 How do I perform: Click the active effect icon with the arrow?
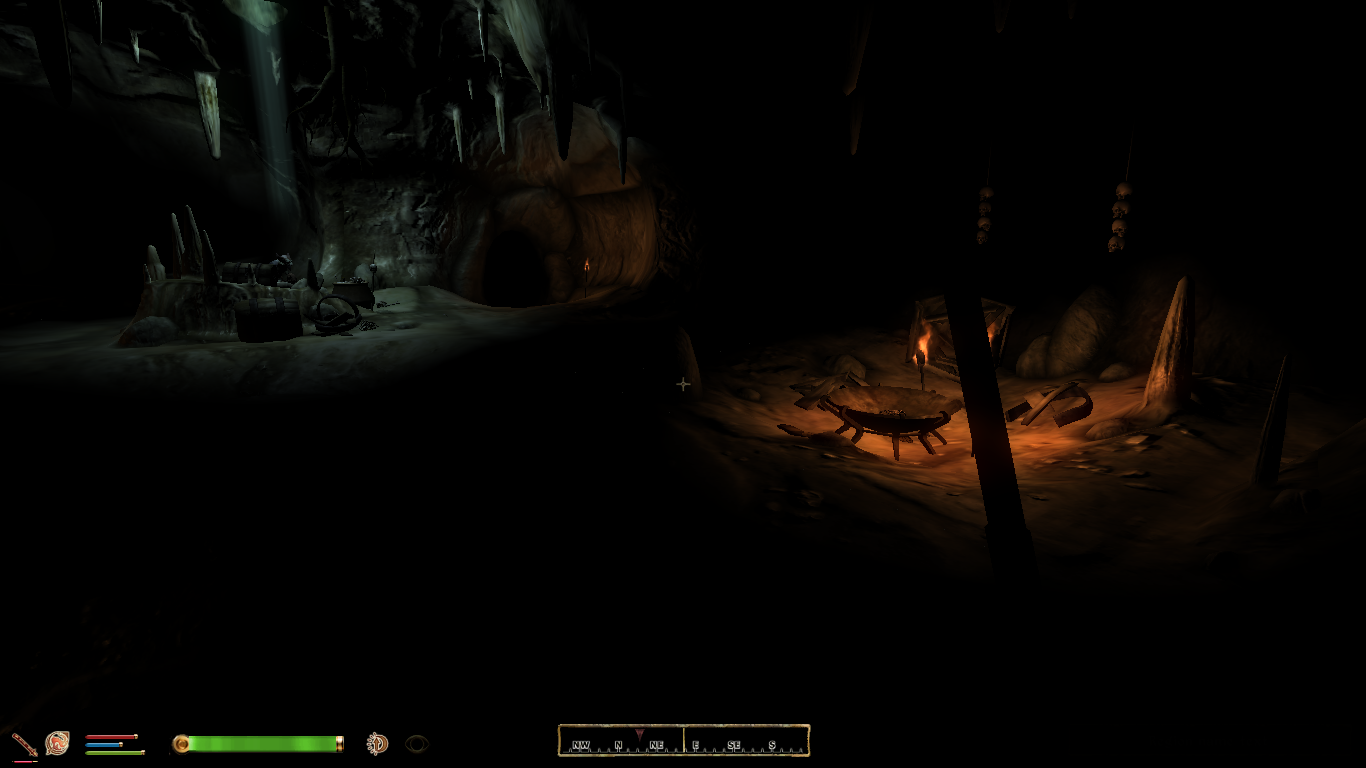tap(377, 743)
